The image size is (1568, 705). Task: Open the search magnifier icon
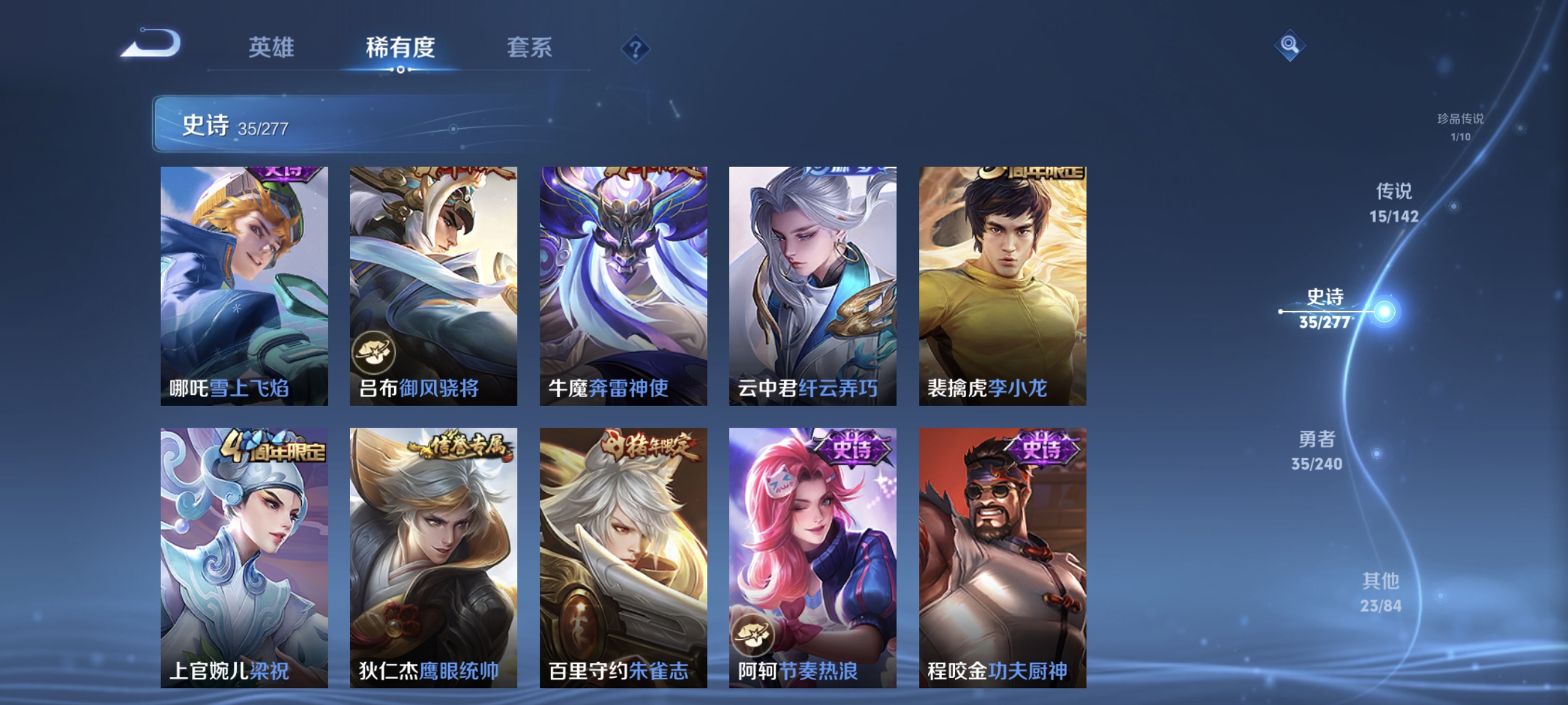(x=1291, y=46)
